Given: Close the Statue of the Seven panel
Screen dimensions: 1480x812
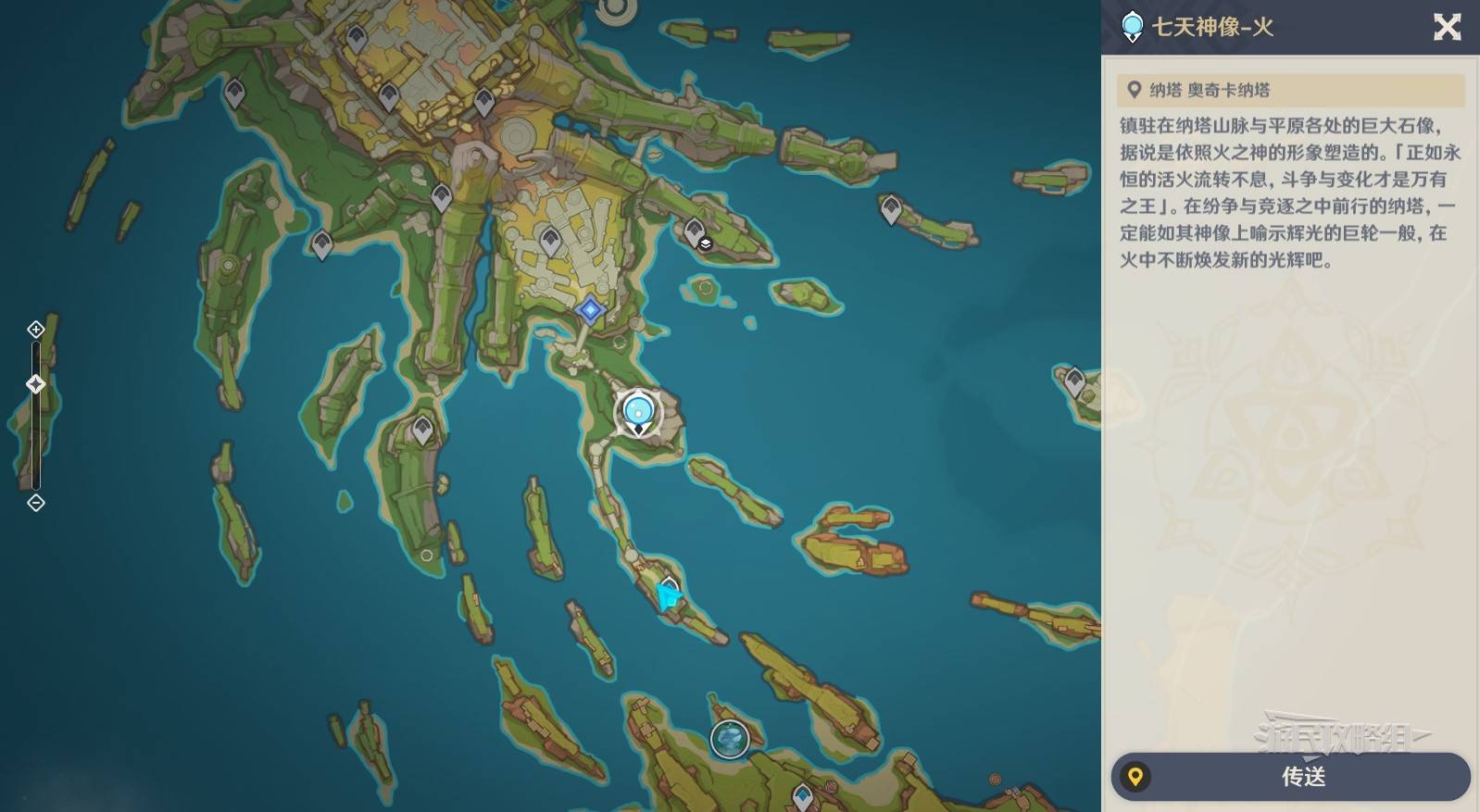Looking at the screenshot, I should pos(1447,27).
